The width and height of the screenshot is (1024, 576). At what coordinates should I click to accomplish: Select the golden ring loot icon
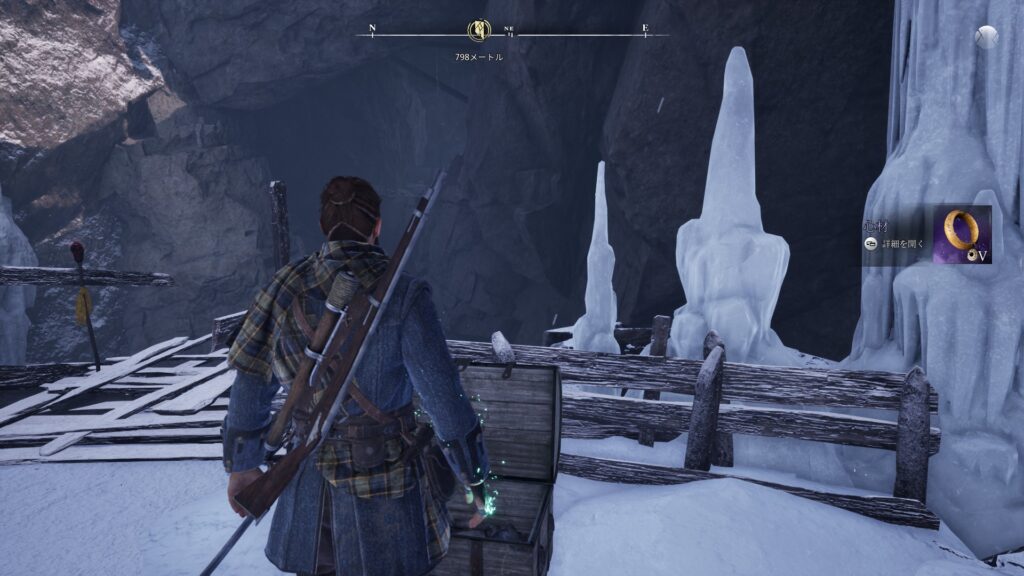[x=962, y=234]
